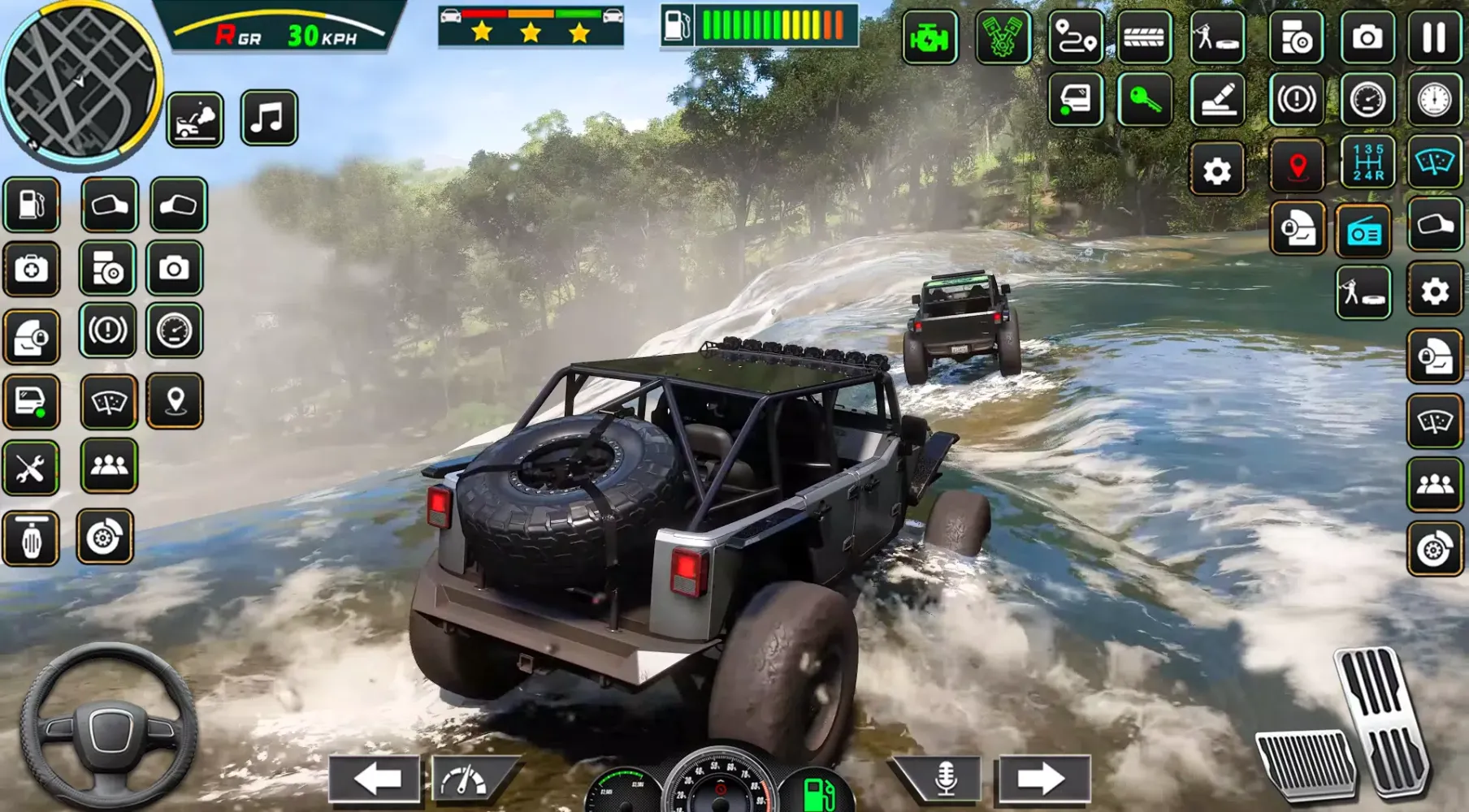The height and width of the screenshot is (812, 1469).
Task: Select the first aid kit icon
Action: (31, 269)
